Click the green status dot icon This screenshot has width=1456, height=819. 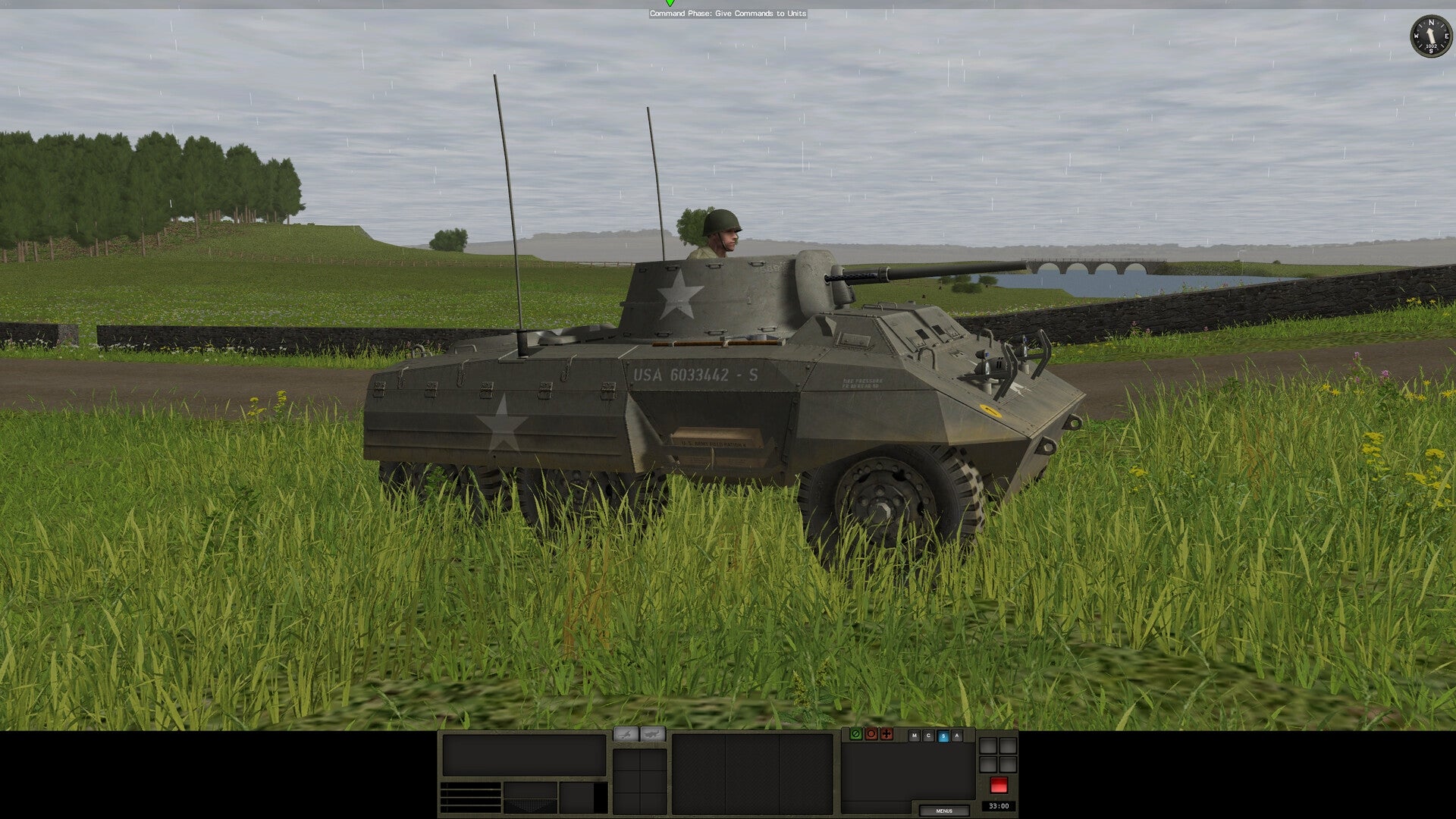coord(856,735)
